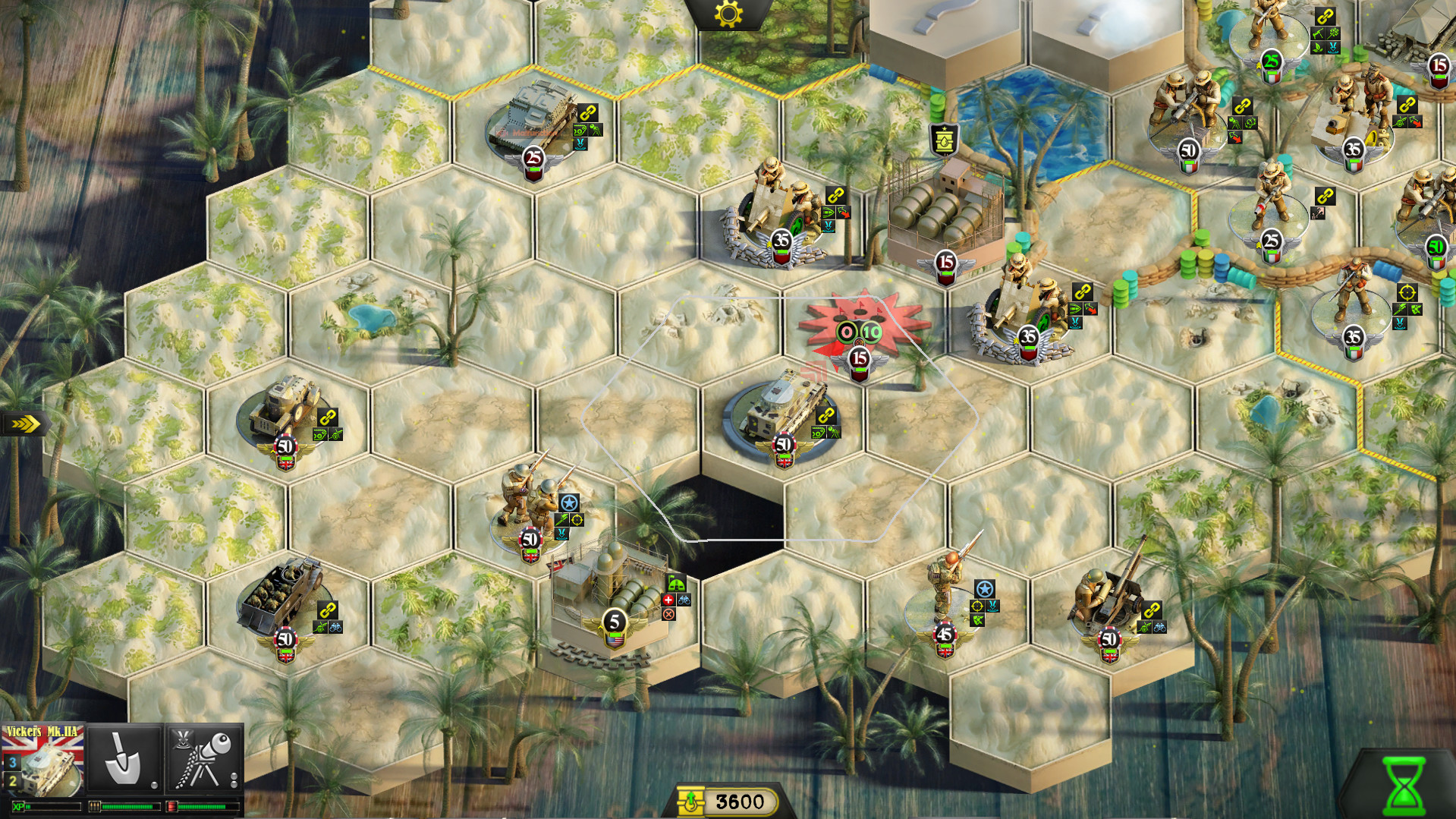This screenshot has height=819, width=1456.
Task: Click the yellow medal icon above the fuel depot
Action: 943,138
